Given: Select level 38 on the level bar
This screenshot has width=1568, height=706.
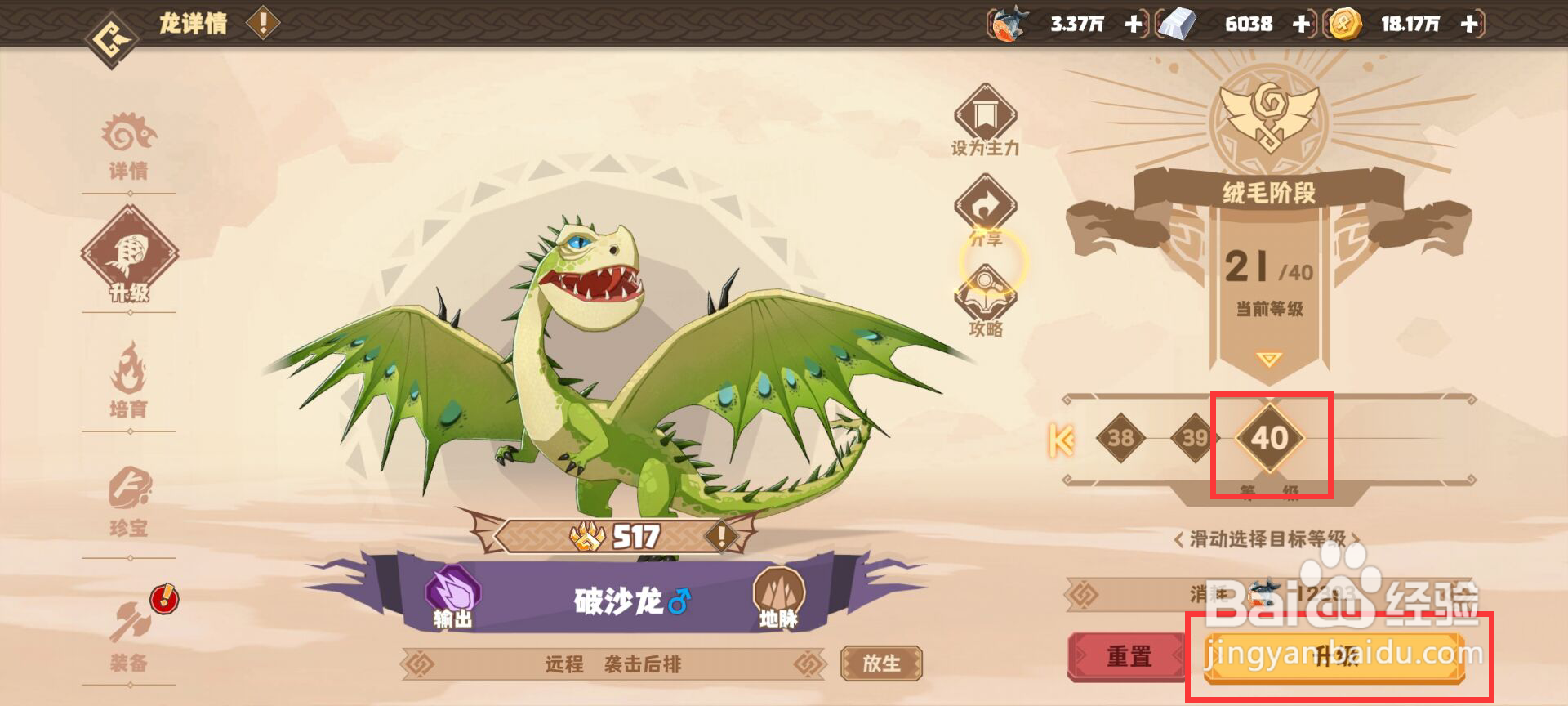Looking at the screenshot, I should pyautogui.click(x=1121, y=438).
